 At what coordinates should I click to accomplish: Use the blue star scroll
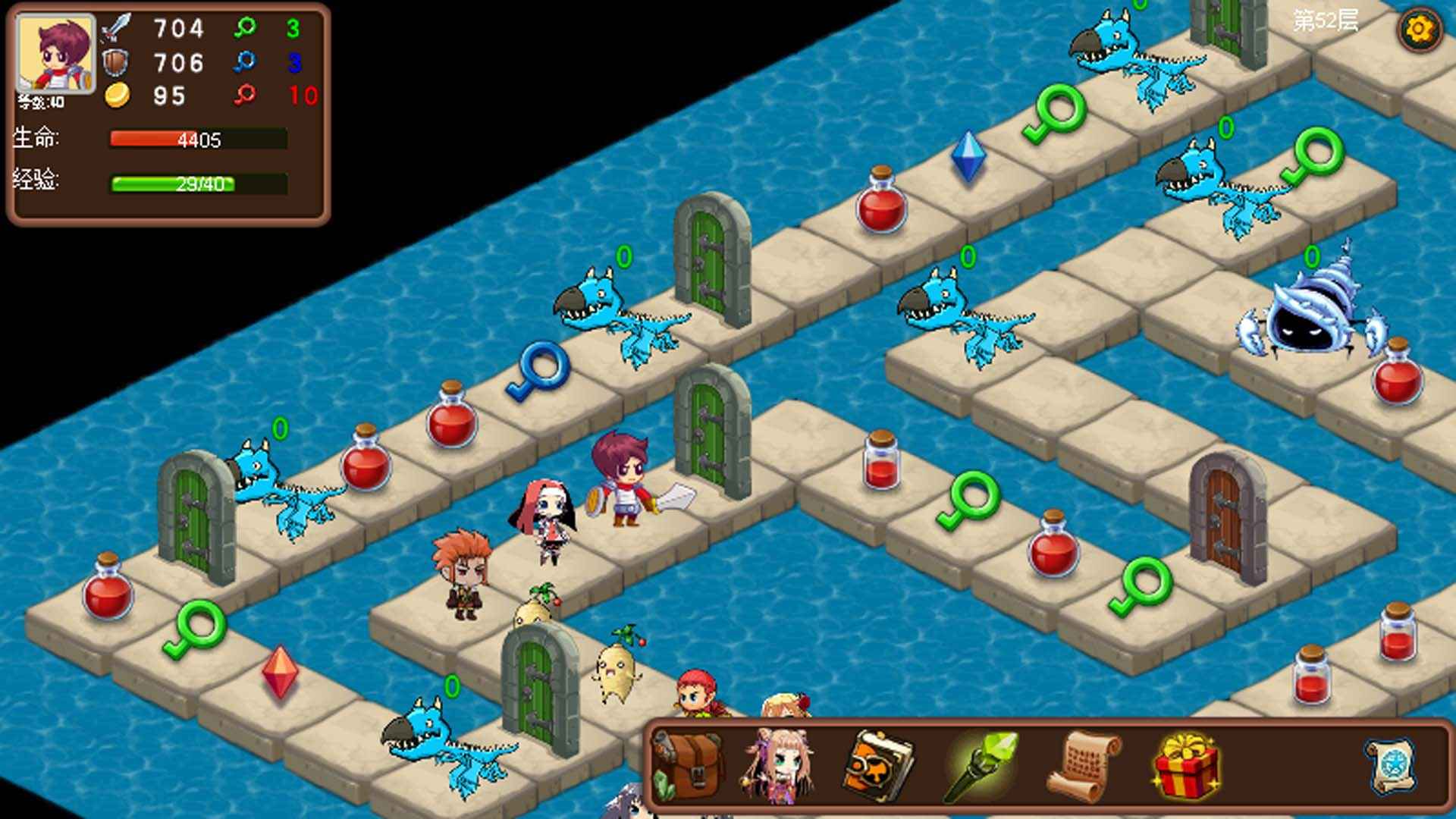coord(1392,765)
